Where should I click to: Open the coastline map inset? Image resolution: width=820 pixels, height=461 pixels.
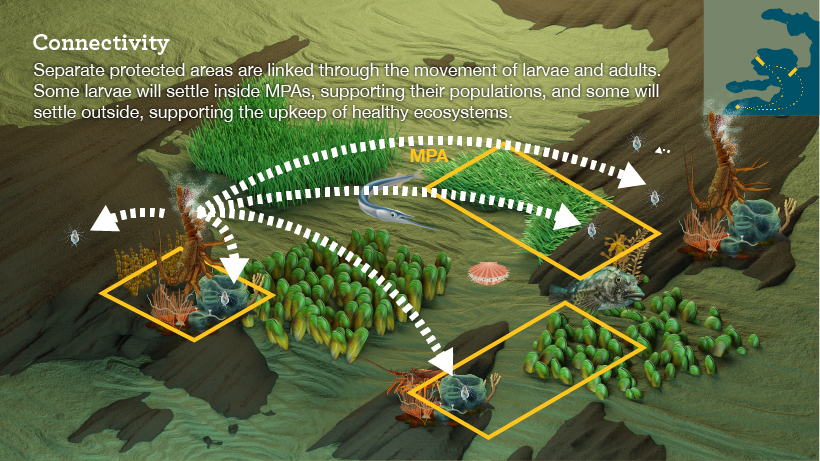pyautogui.click(x=762, y=60)
